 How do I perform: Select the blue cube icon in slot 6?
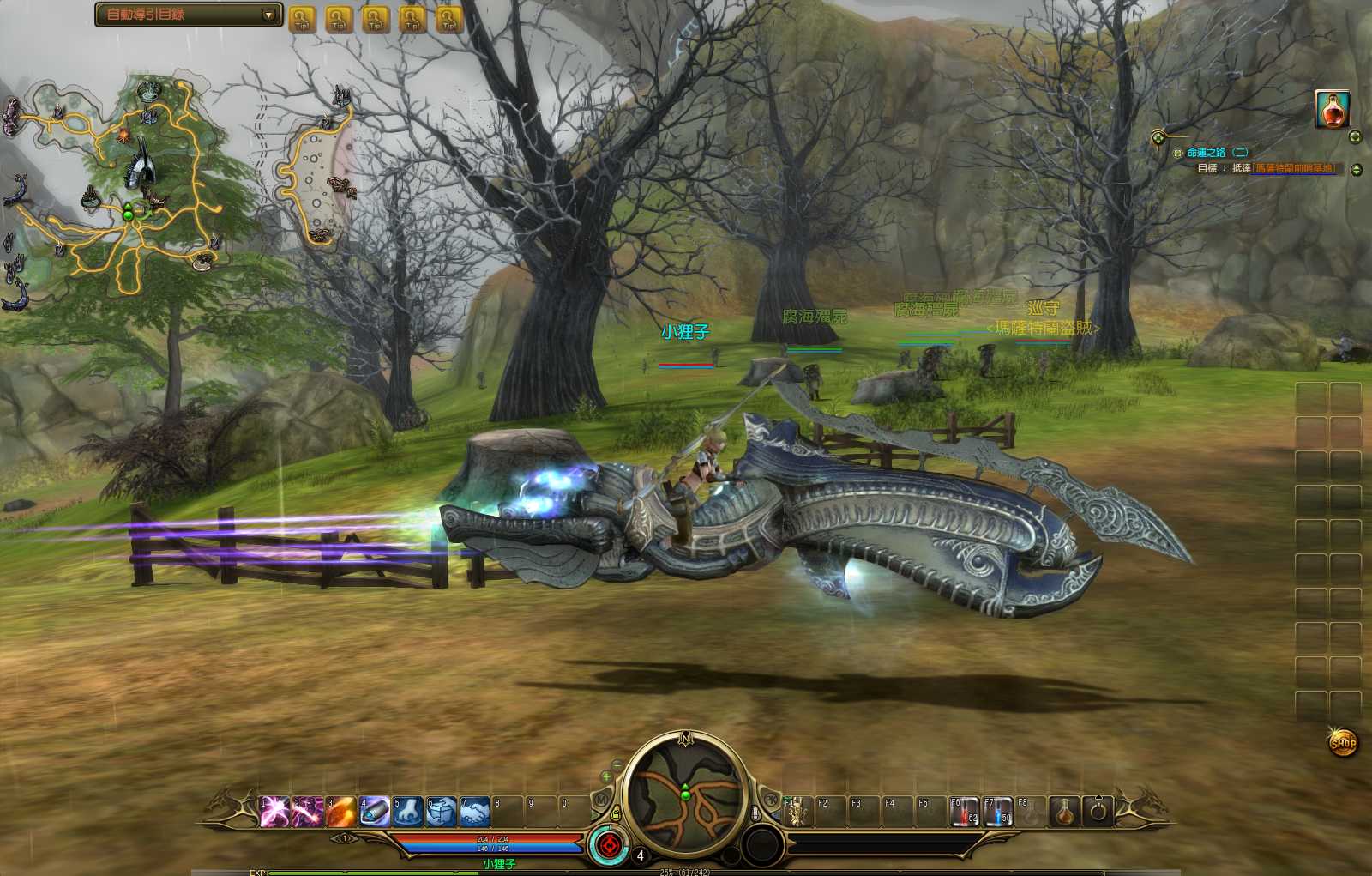click(x=441, y=811)
